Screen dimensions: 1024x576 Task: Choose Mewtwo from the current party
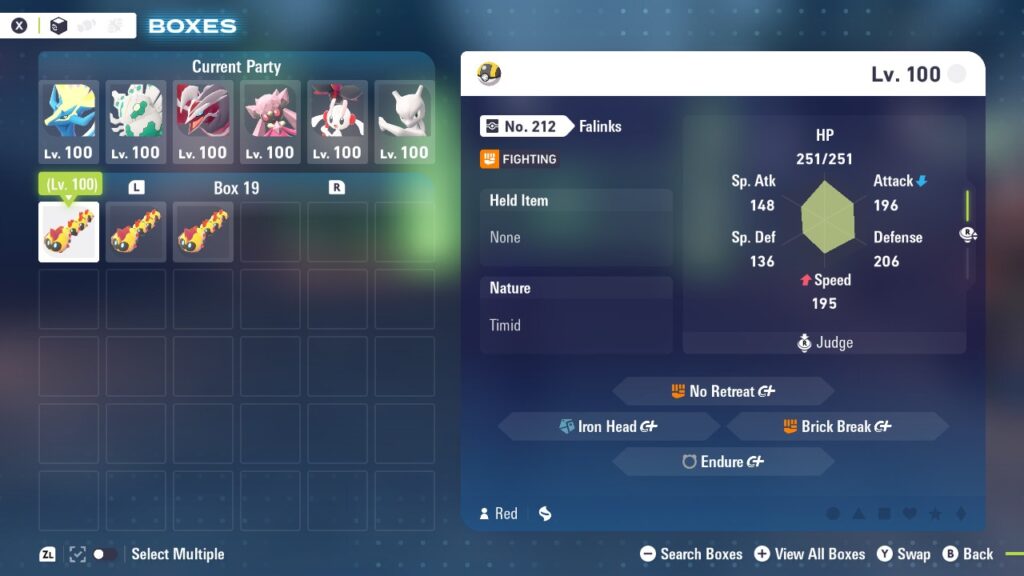[404, 122]
